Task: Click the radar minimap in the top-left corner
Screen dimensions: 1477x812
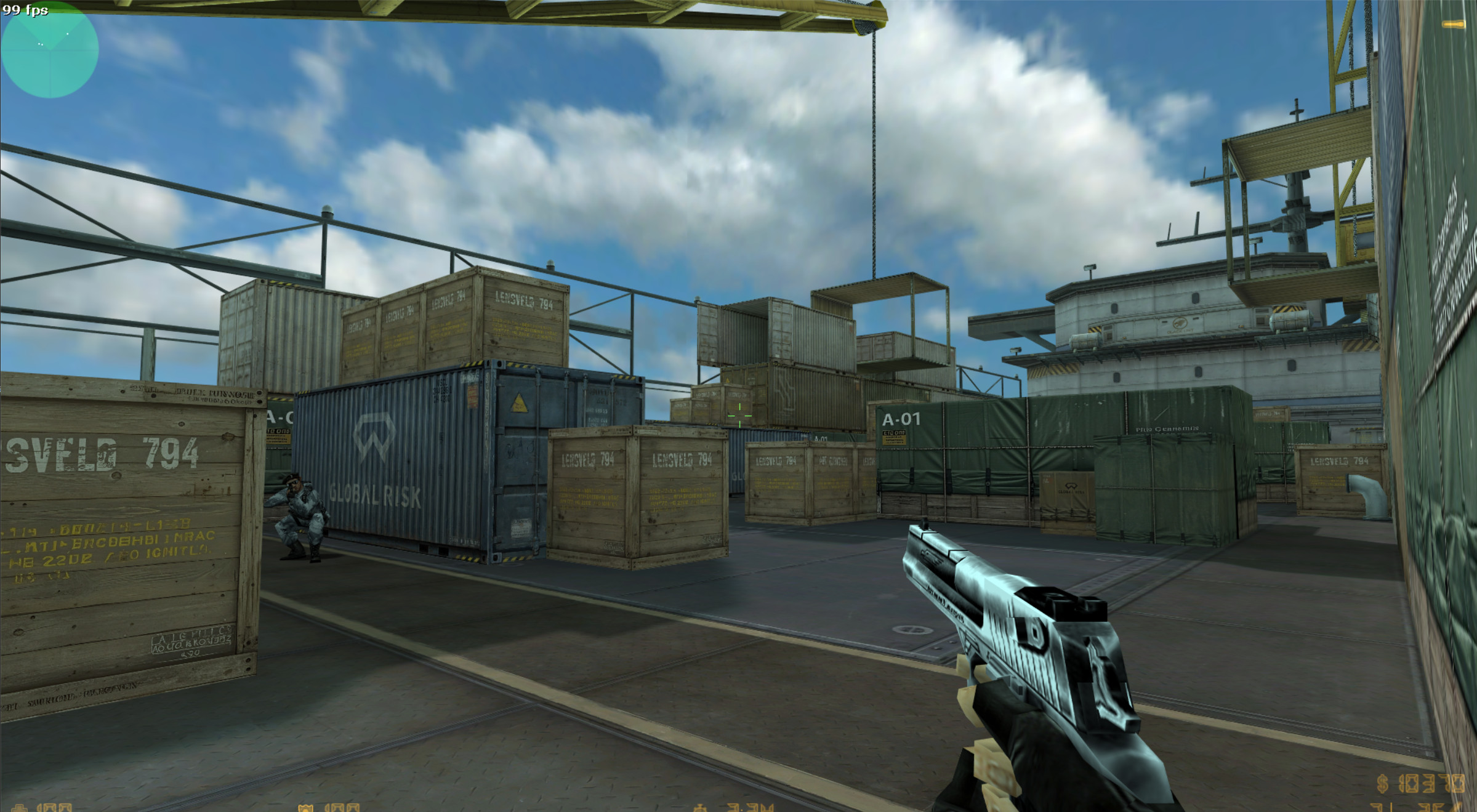Action: [x=49, y=49]
